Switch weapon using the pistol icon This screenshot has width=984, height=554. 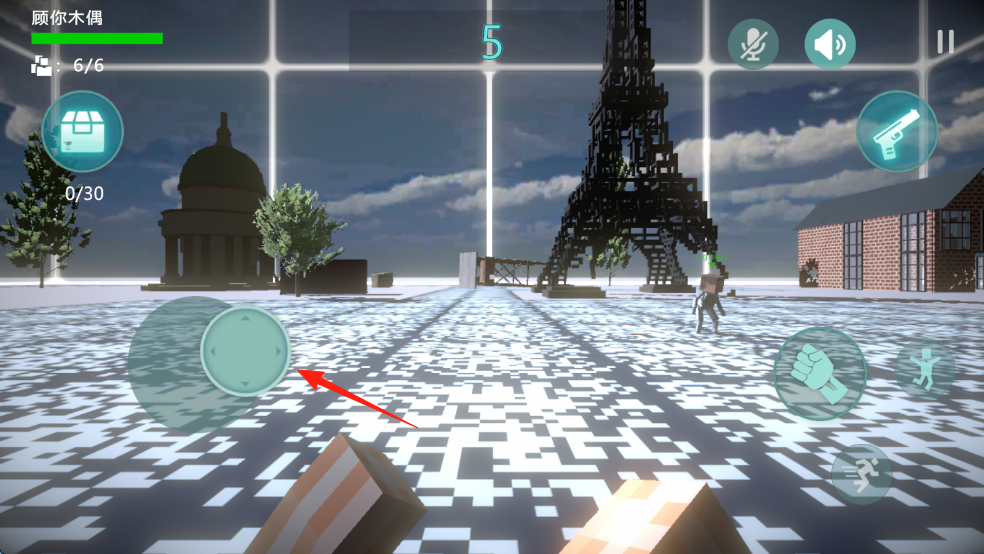pyautogui.click(x=897, y=131)
